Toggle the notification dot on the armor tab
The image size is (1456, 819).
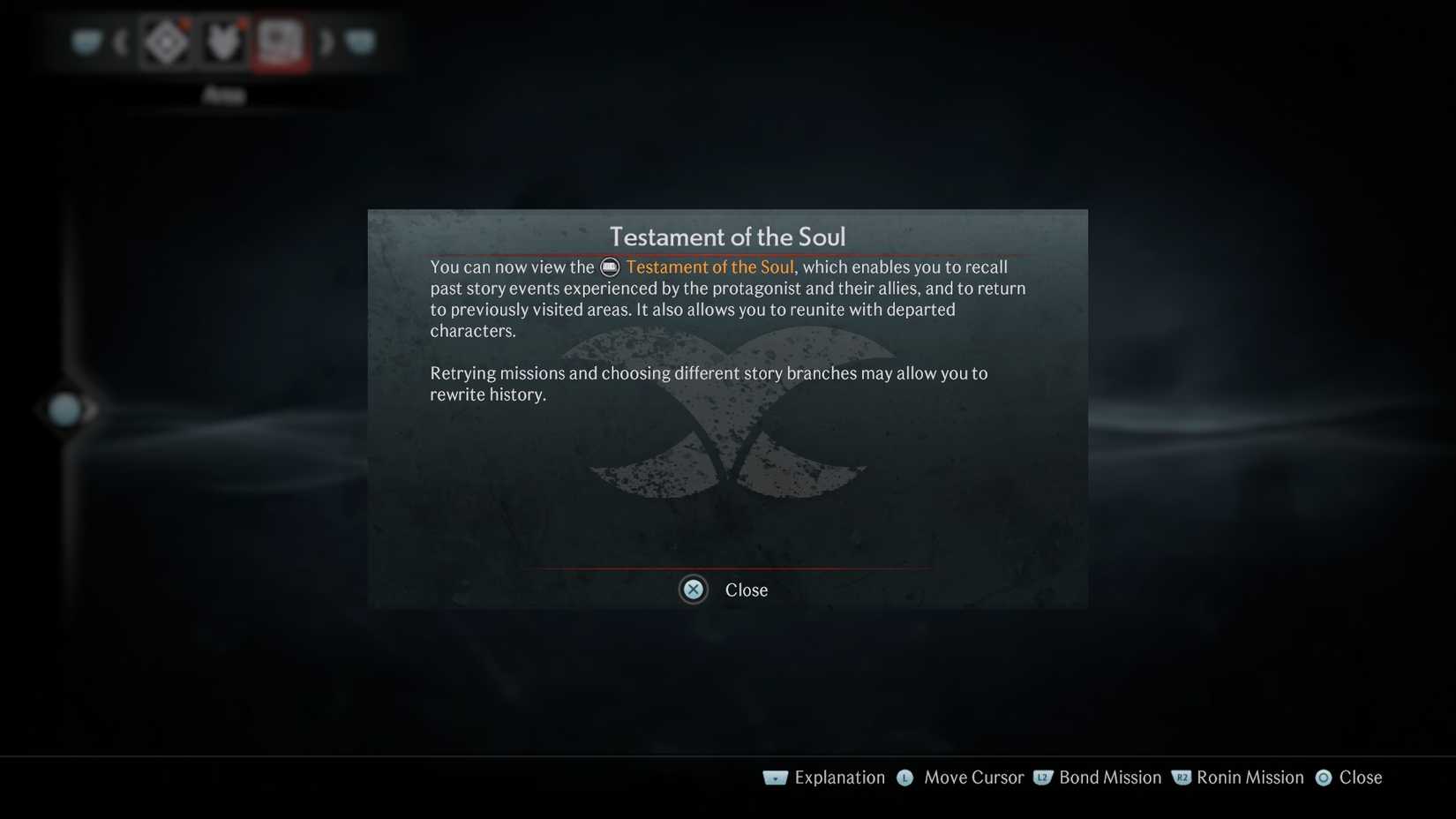[x=242, y=23]
